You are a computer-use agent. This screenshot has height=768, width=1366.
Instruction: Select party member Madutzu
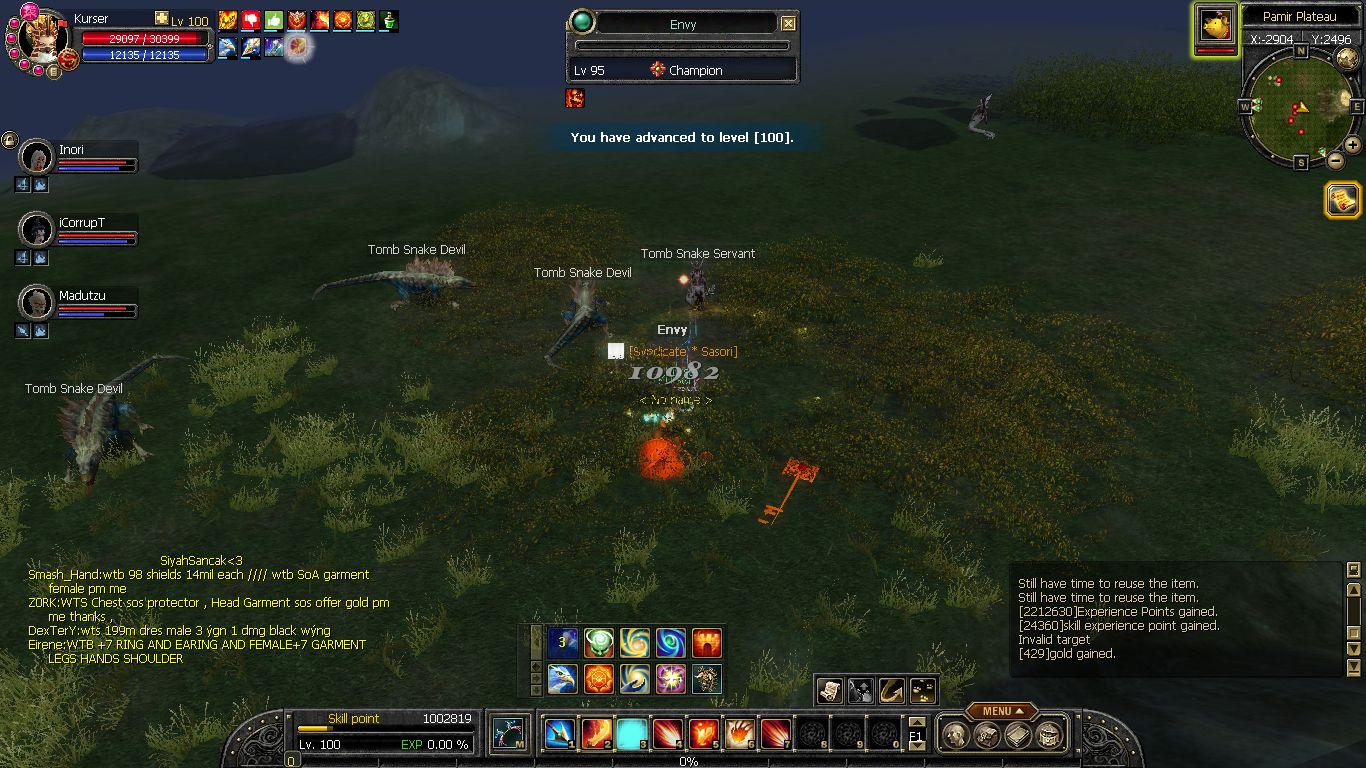38,303
